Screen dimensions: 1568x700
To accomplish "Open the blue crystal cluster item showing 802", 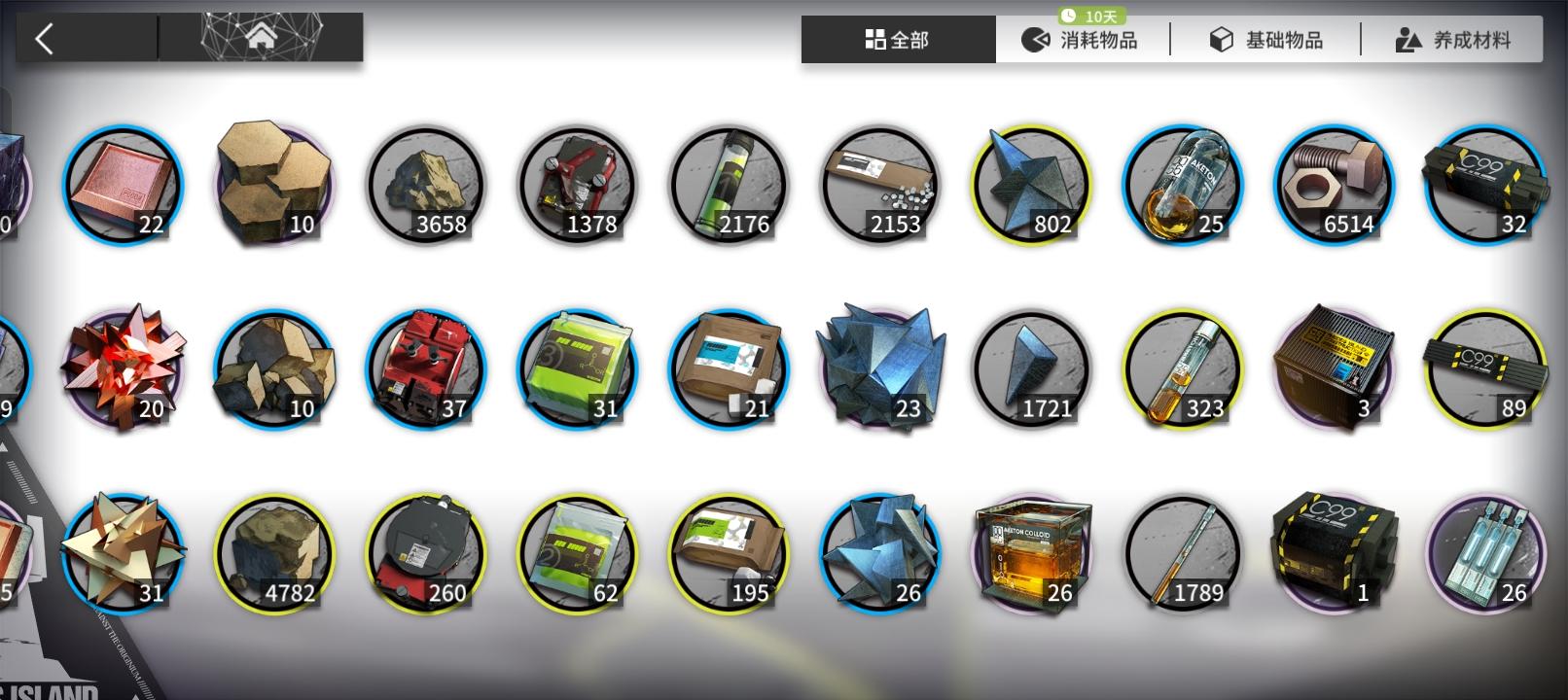I will click(1031, 185).
